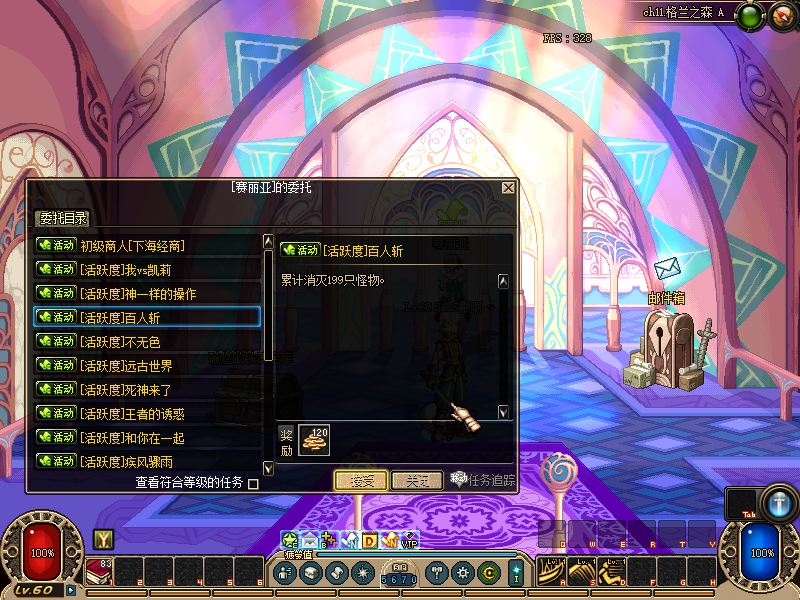Screen dimensions: 800x600
Task: Toggle the 查看符合等级的任务 checkbox
Action: [x=253, y=484]
